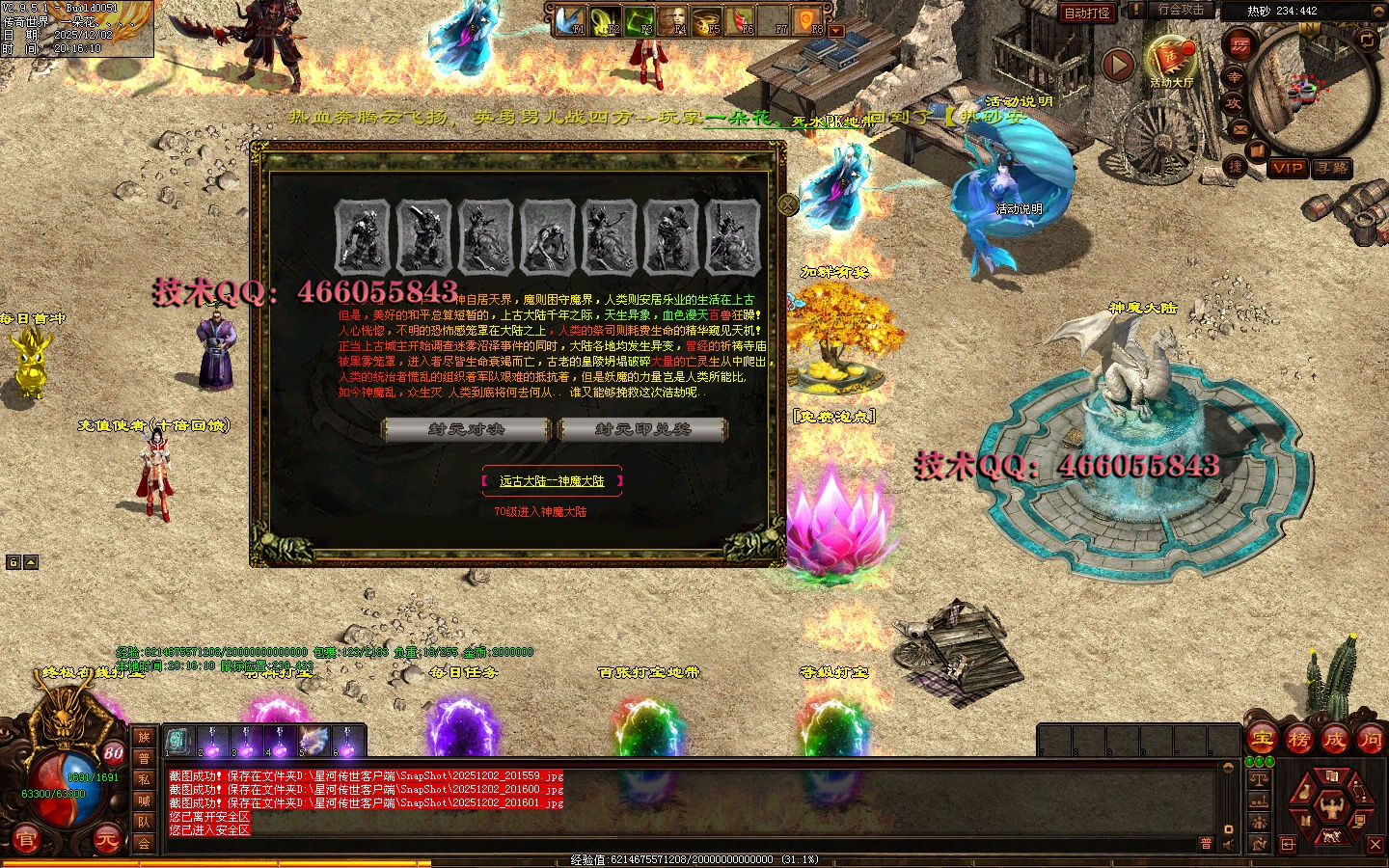Open the 成 achievements orb
The width and height of the screenshot is (1389, 868).
[1334, 740]
